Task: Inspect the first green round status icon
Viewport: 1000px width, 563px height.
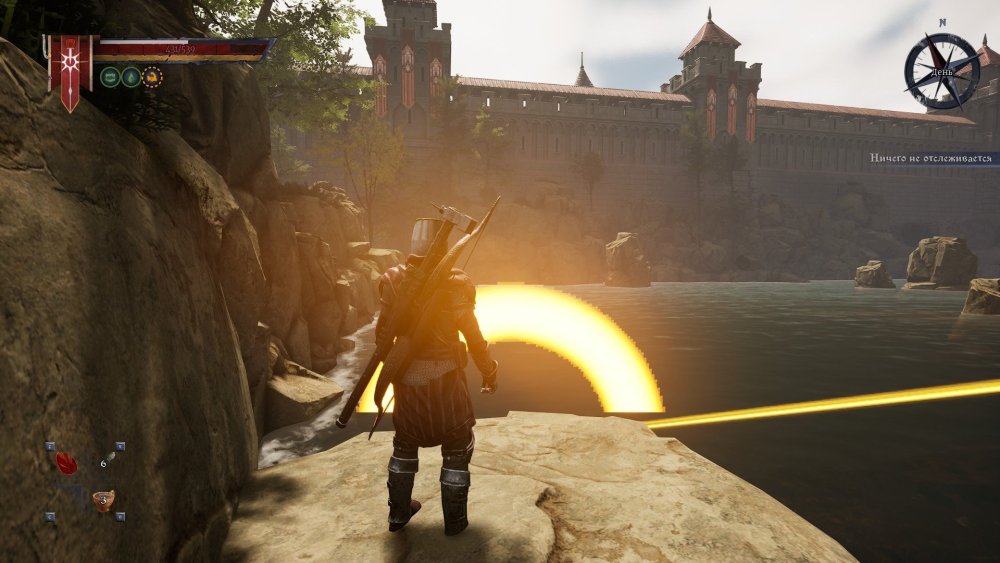Action: pyautogui.click(x=109, y=76)
